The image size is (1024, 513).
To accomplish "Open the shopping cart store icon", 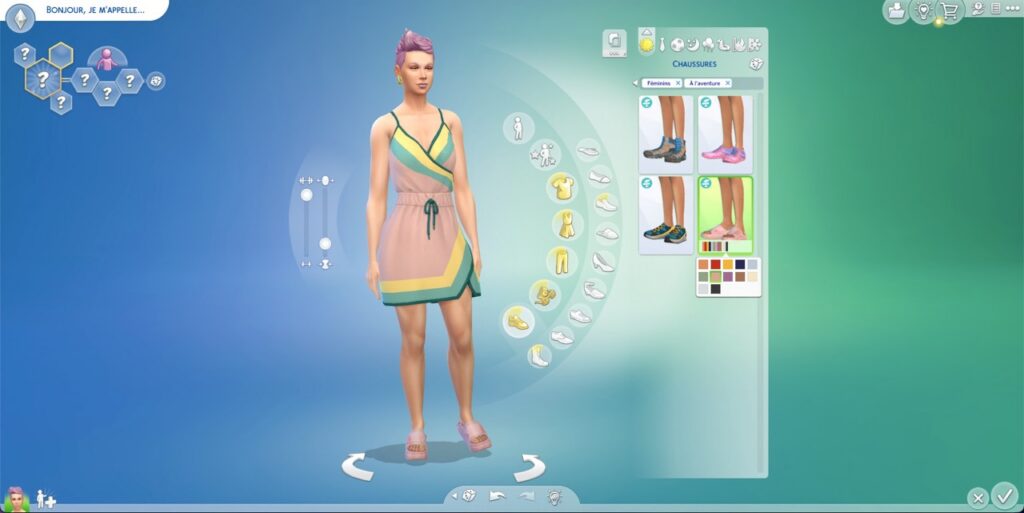I will 948,11.
